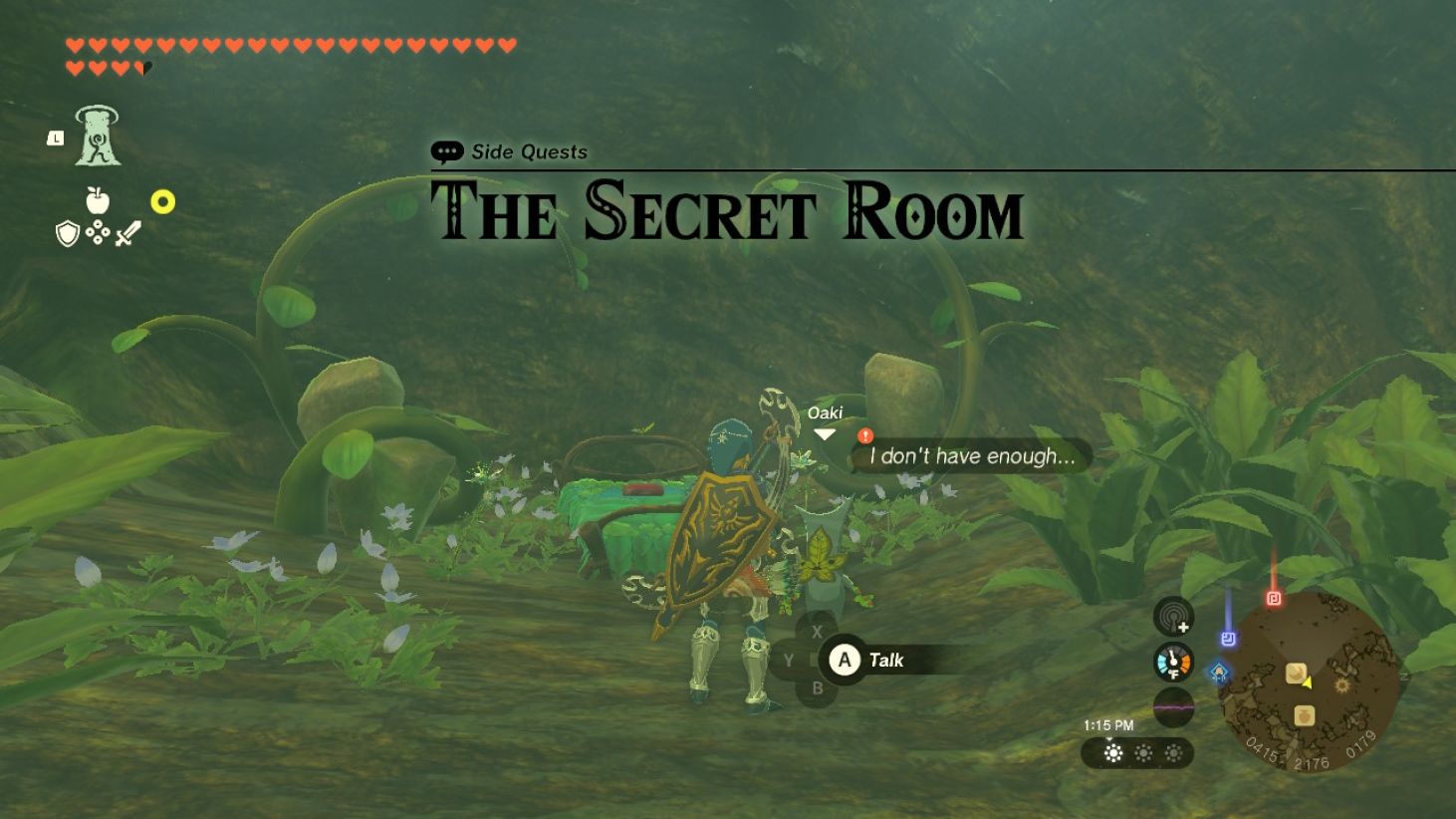Select the purple noise meter icon
This screenshot has height=819, width=1456.
pos(1172,707)
